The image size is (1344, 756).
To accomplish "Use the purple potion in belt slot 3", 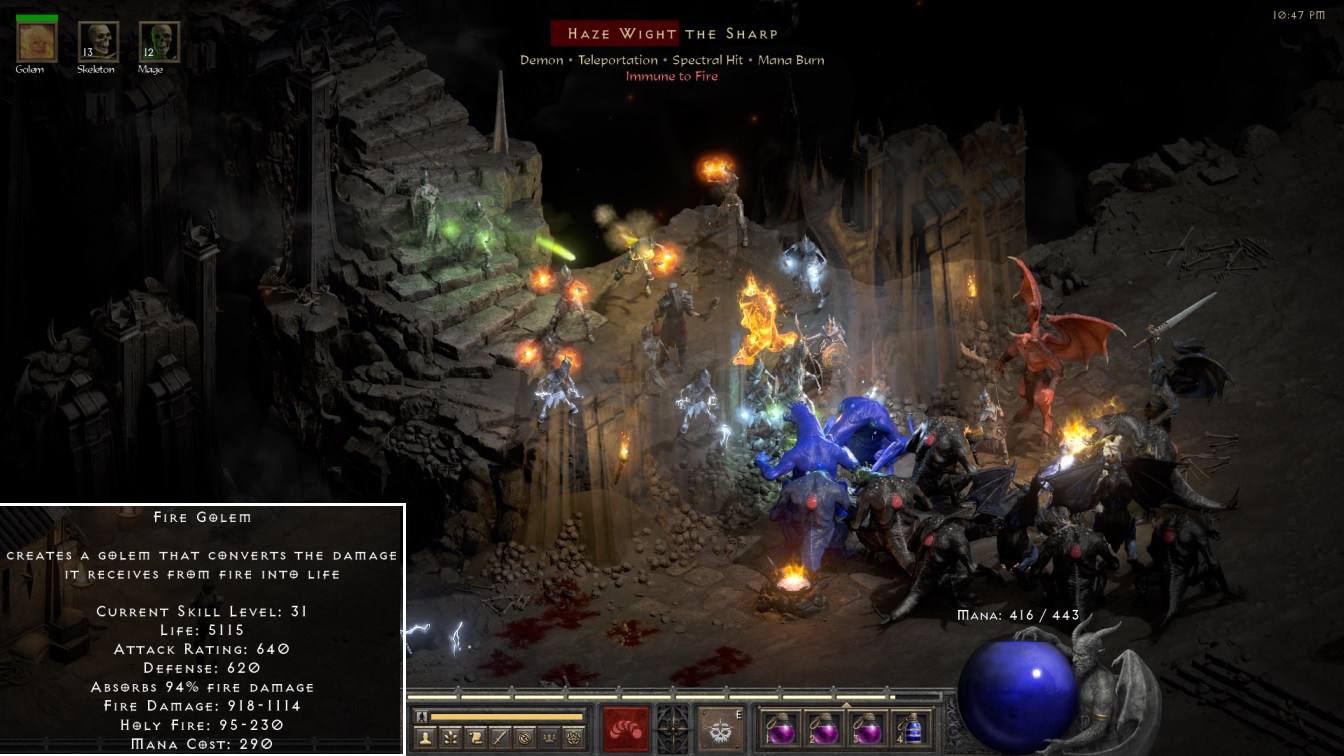I will (x=866, y=729).
